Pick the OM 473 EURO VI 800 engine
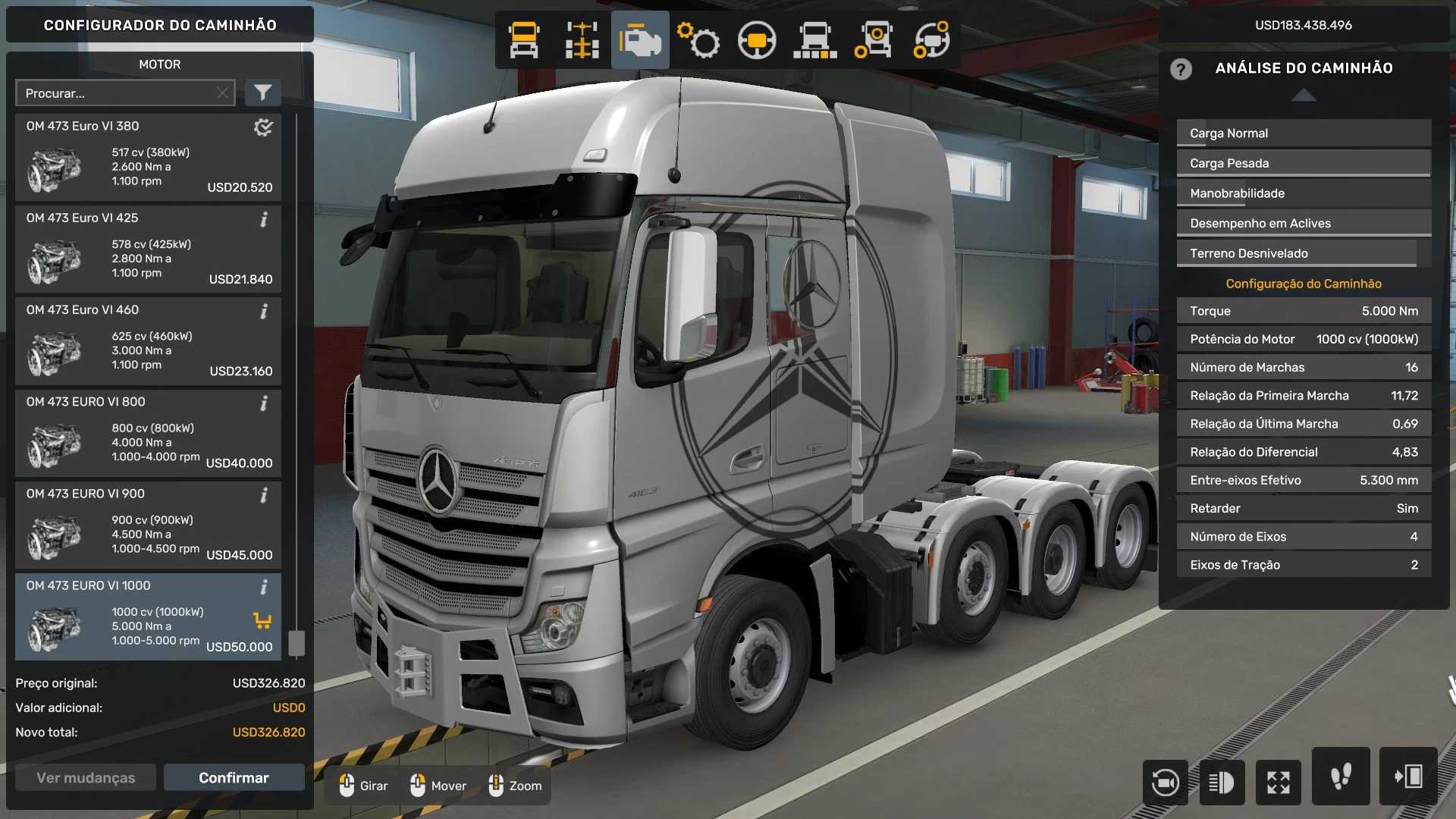This screenshot has width=1456, height=819. (148, 433)
